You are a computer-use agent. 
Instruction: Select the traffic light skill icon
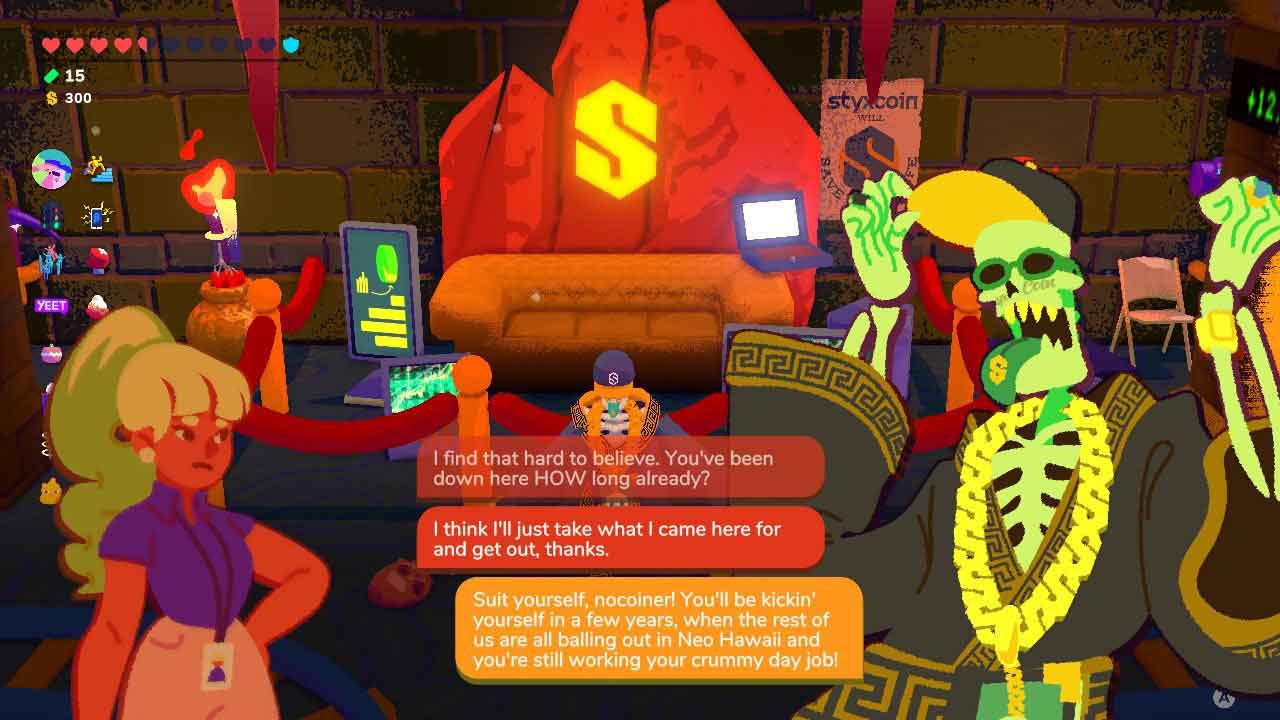coord(50,216)
